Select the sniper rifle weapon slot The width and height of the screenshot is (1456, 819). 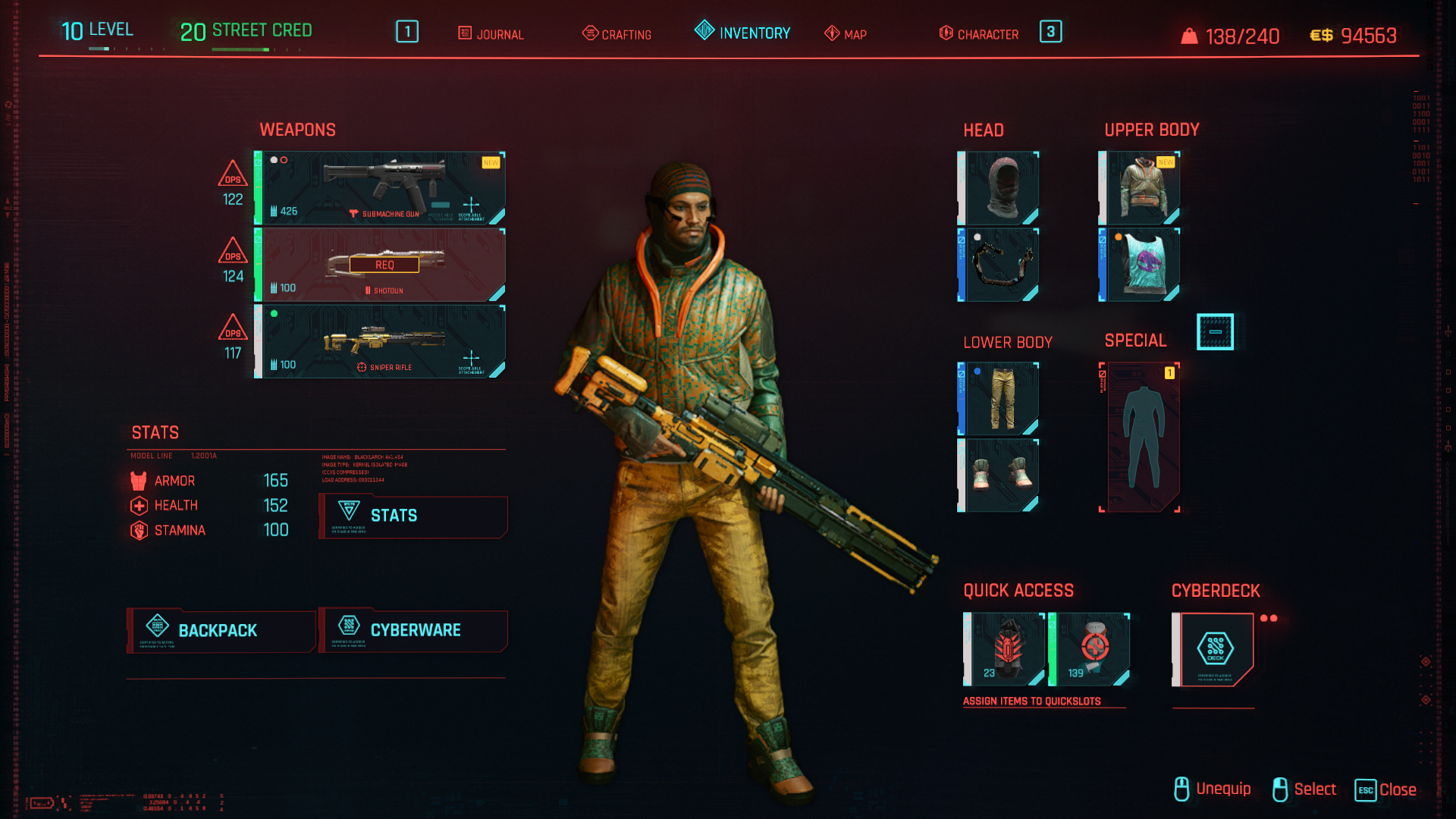381,342
